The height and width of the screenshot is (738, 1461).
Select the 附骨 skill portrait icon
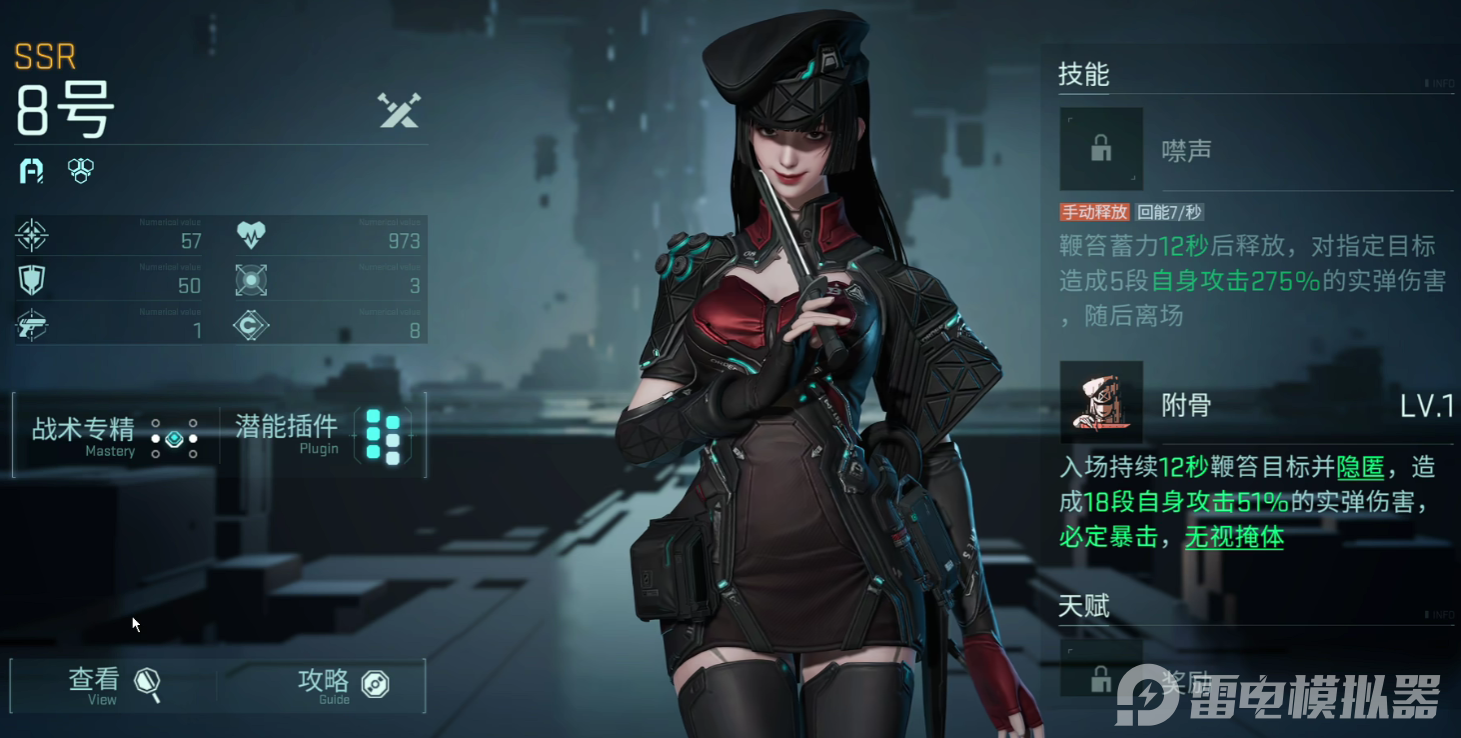(1101, 403)
